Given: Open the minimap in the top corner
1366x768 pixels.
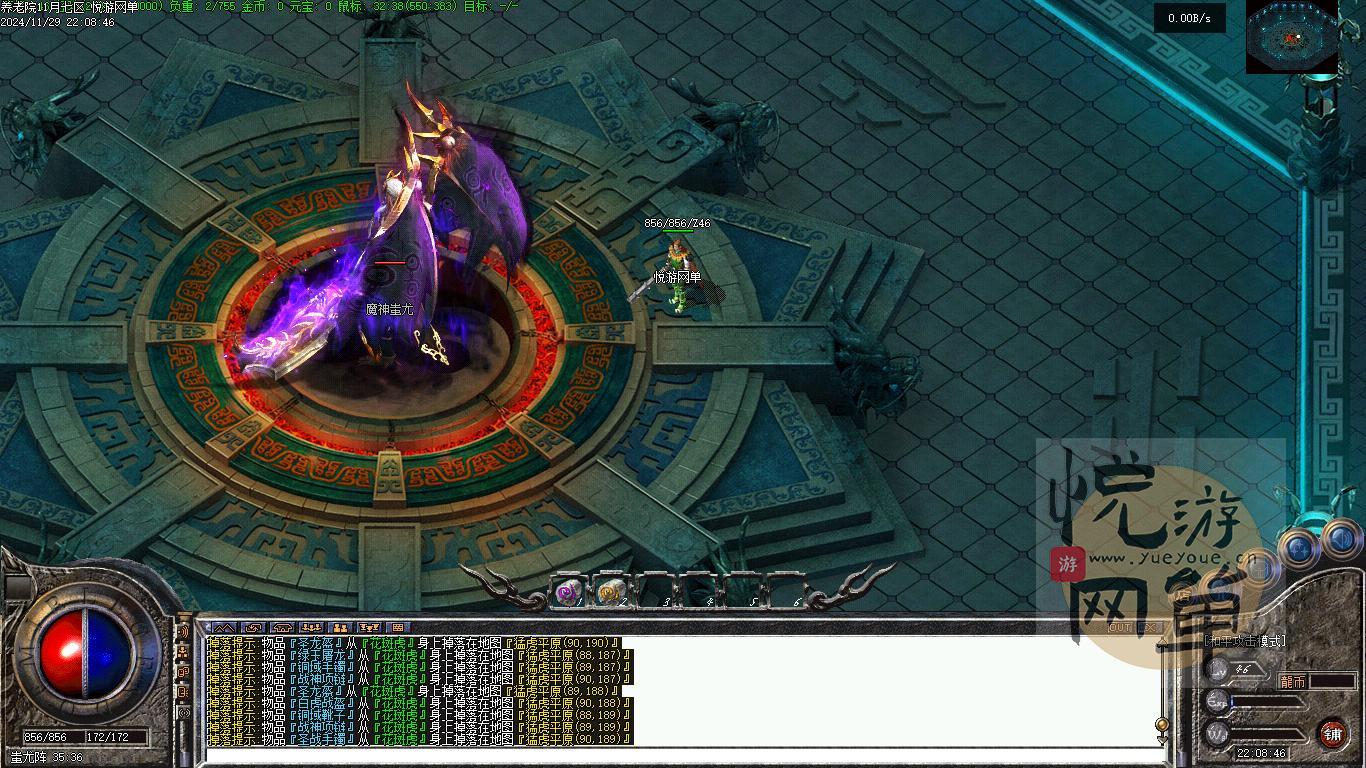Looking at the screenshot, I should coord(1291,37).
